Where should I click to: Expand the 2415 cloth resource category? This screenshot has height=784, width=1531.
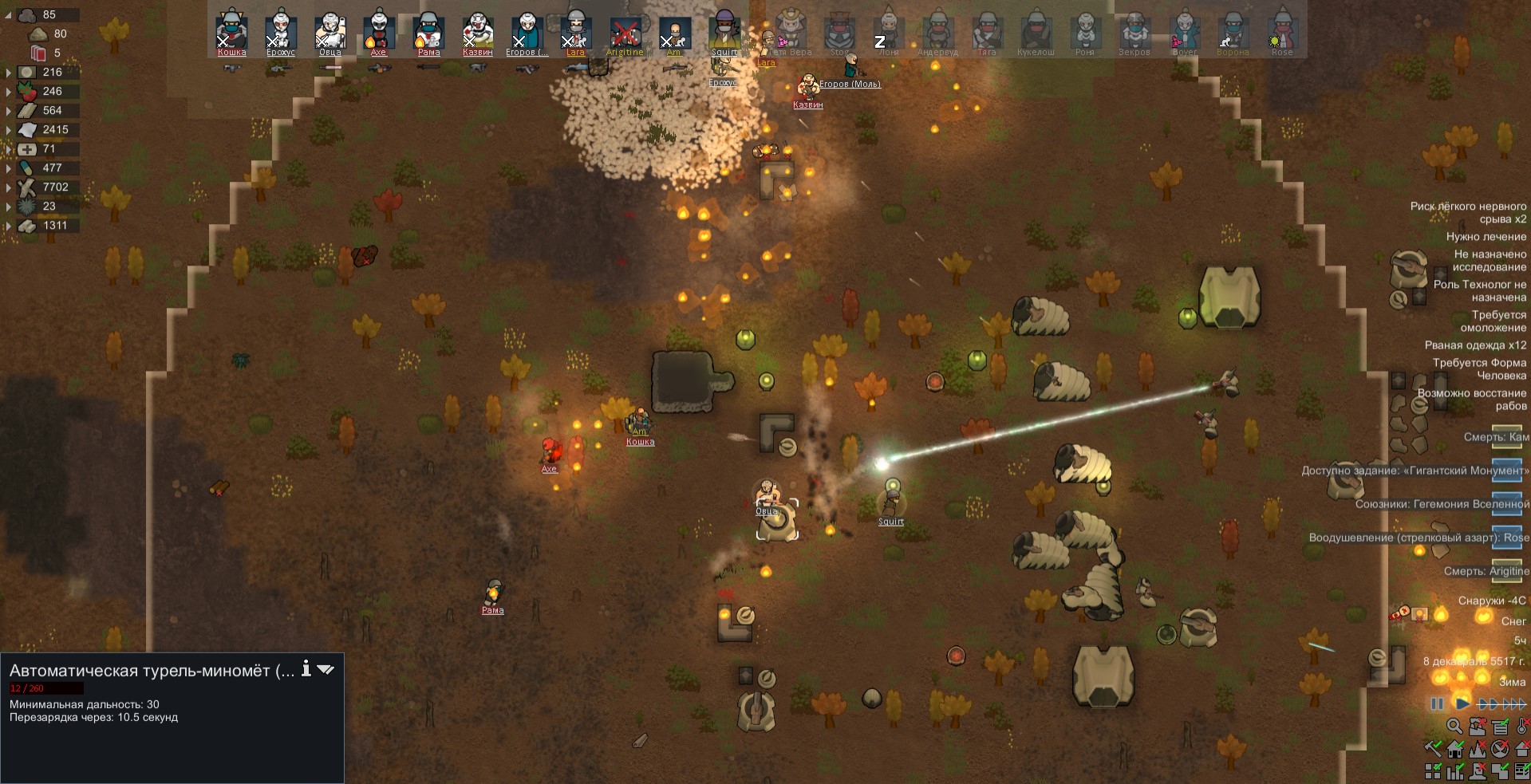[x=9, y=130]
